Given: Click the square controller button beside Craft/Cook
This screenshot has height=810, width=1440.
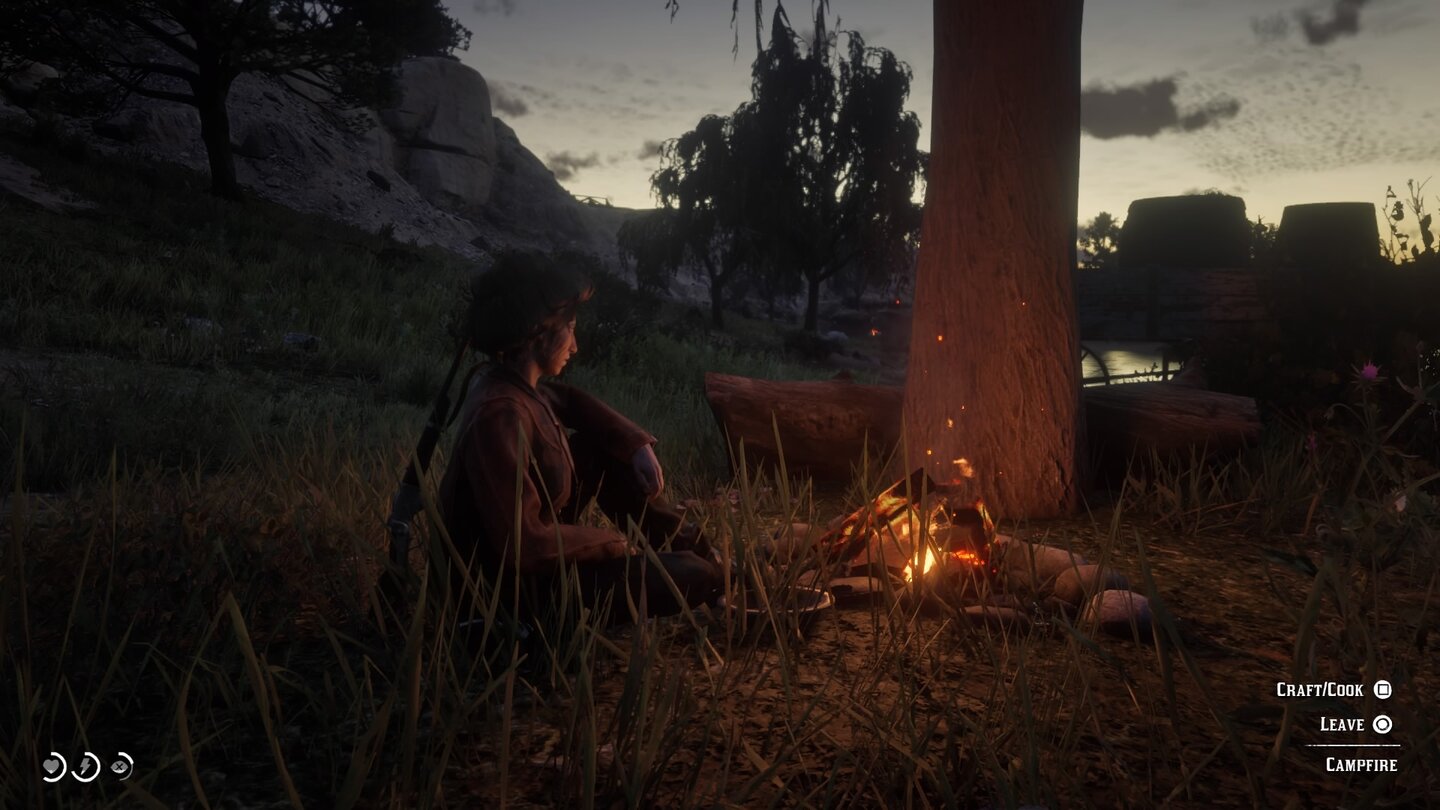Looking at the screenshot, I should [x=1383, y=689].
